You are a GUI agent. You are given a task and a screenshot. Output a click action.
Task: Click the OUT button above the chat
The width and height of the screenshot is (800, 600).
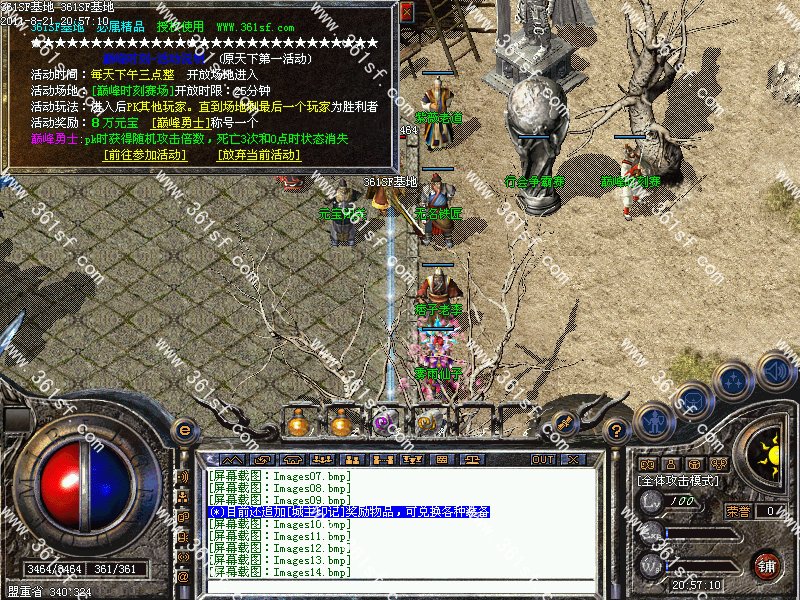pos(543,459)
